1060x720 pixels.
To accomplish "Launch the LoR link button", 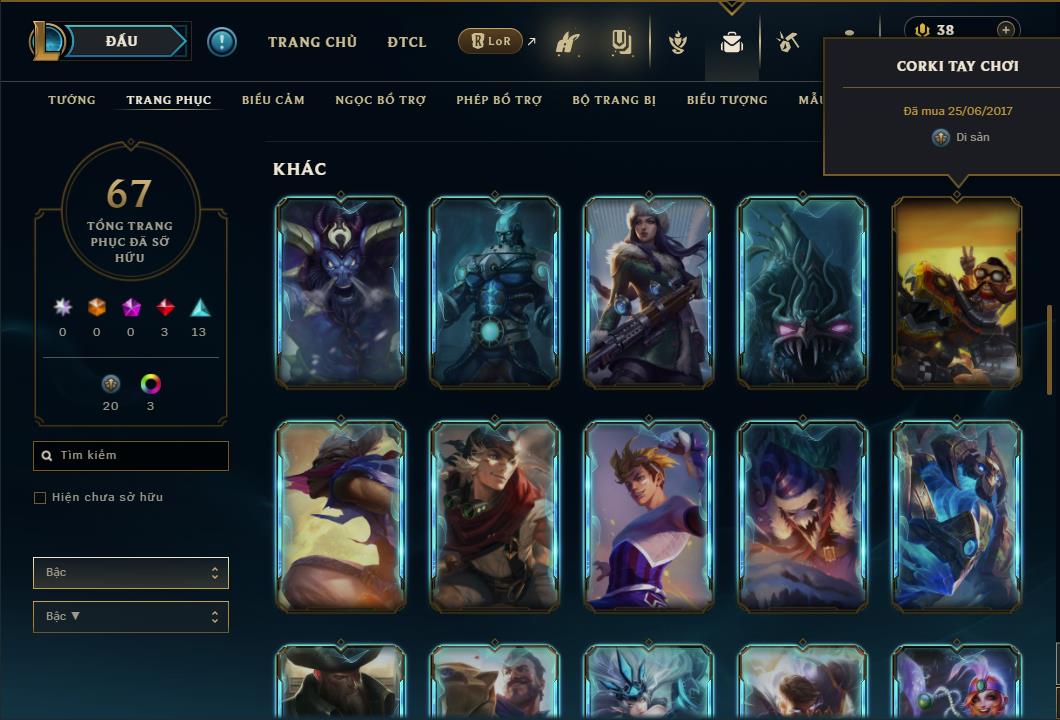I will tap(491, 42).
